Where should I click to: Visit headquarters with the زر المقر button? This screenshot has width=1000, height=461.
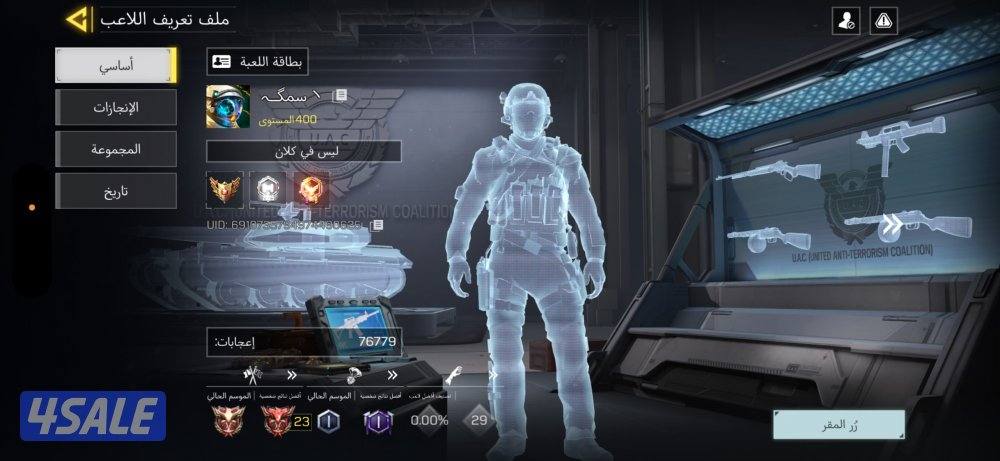838,422
